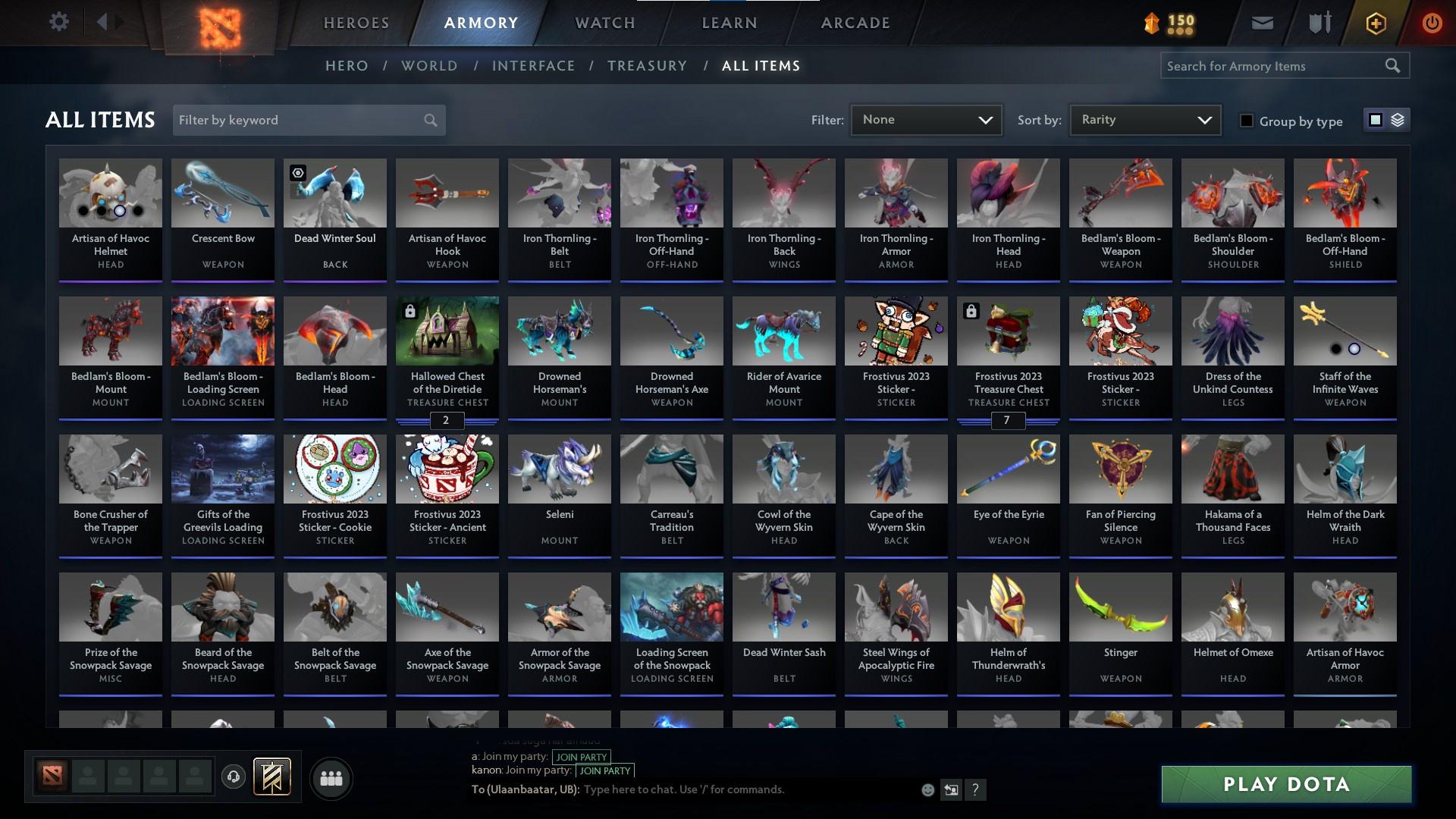Toggle single item grid view
This screenshot has height=819, width=1456.
1376,120
